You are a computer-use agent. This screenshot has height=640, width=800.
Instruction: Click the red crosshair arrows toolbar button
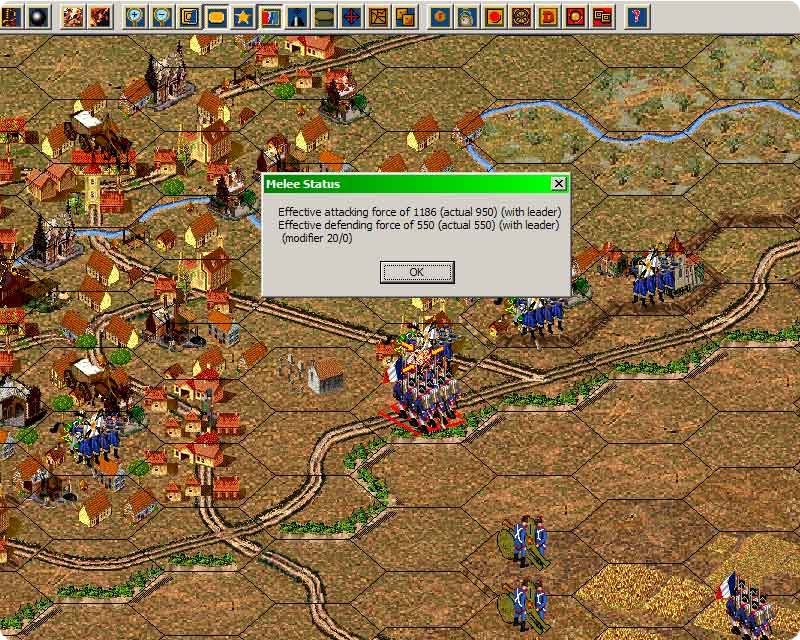[x=351, y=16]
